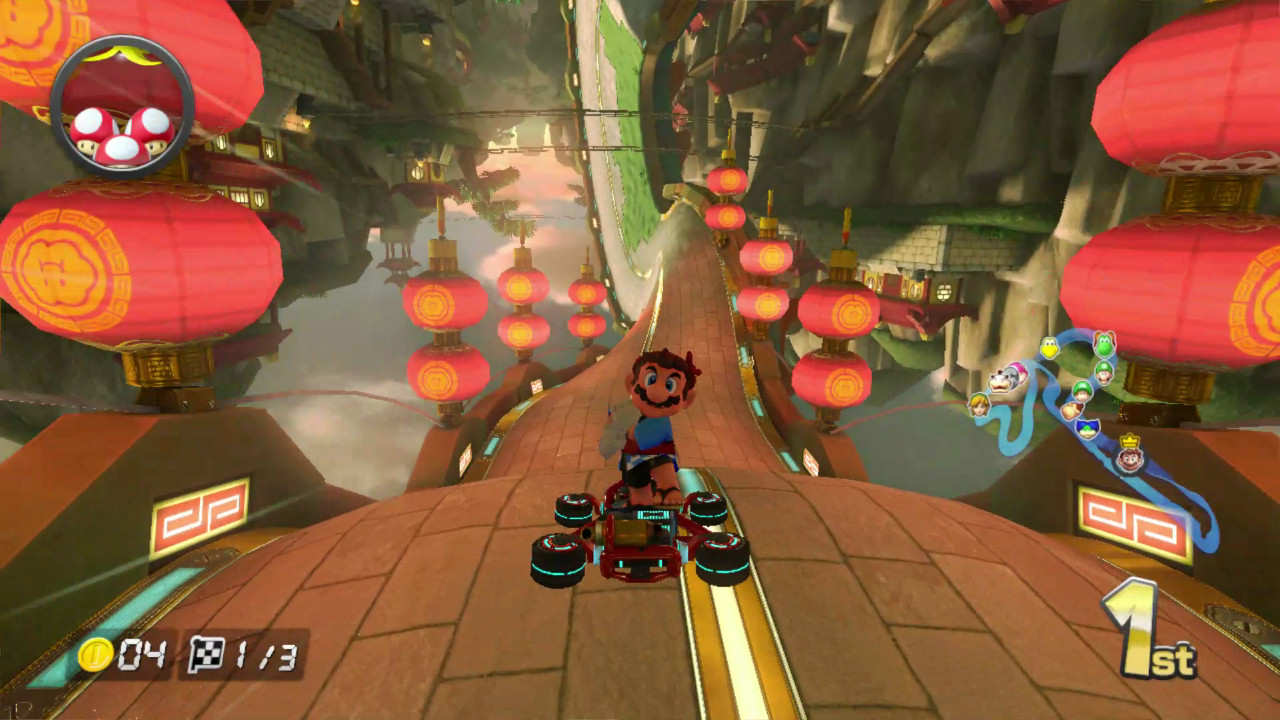Select Baby Luigi's icon on the minimap
This screenshot has height=720, width=1280.
(1084, 390)
